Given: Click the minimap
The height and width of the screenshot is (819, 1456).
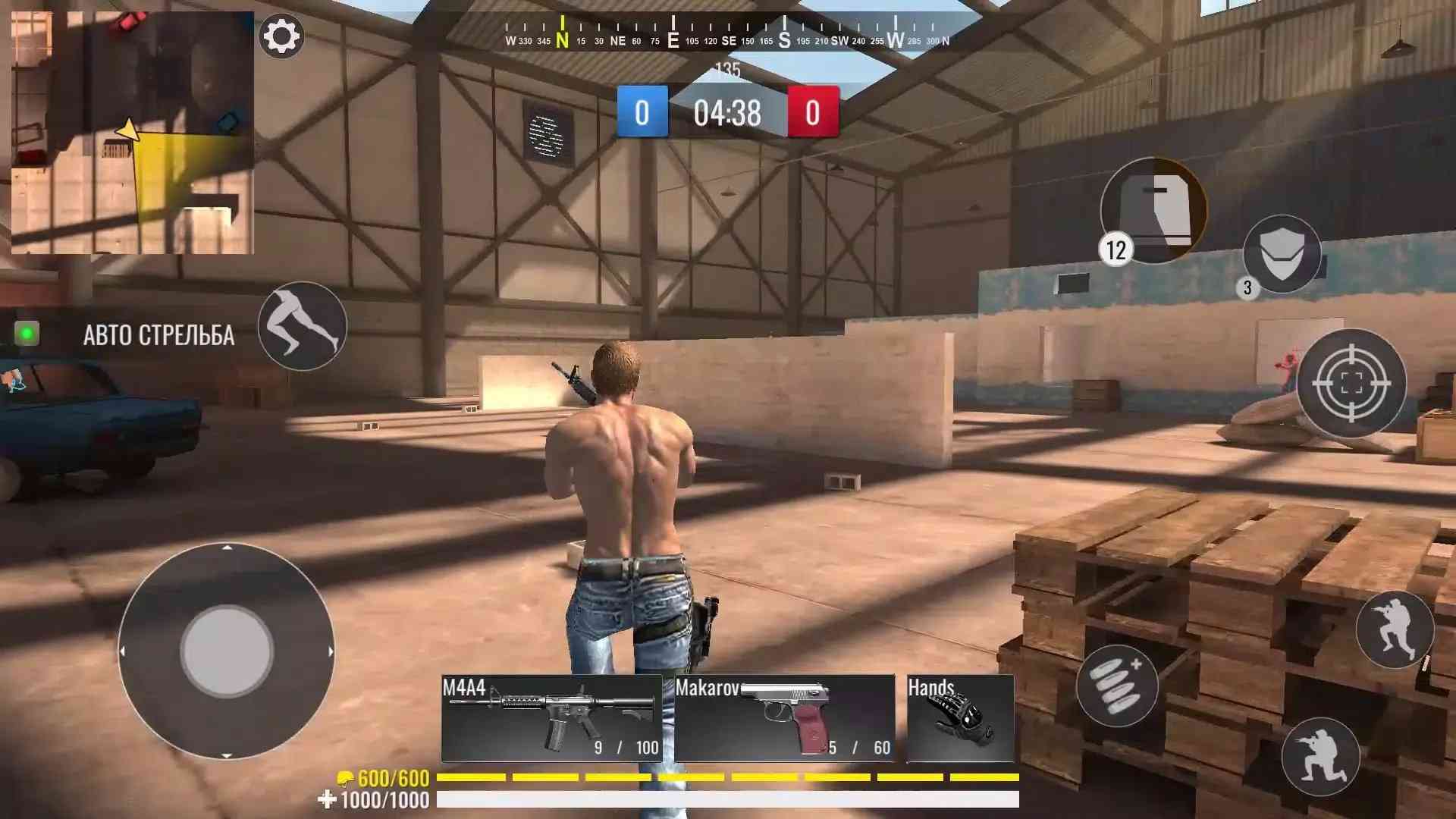Looking at the screenshot, I should [133, 133].
